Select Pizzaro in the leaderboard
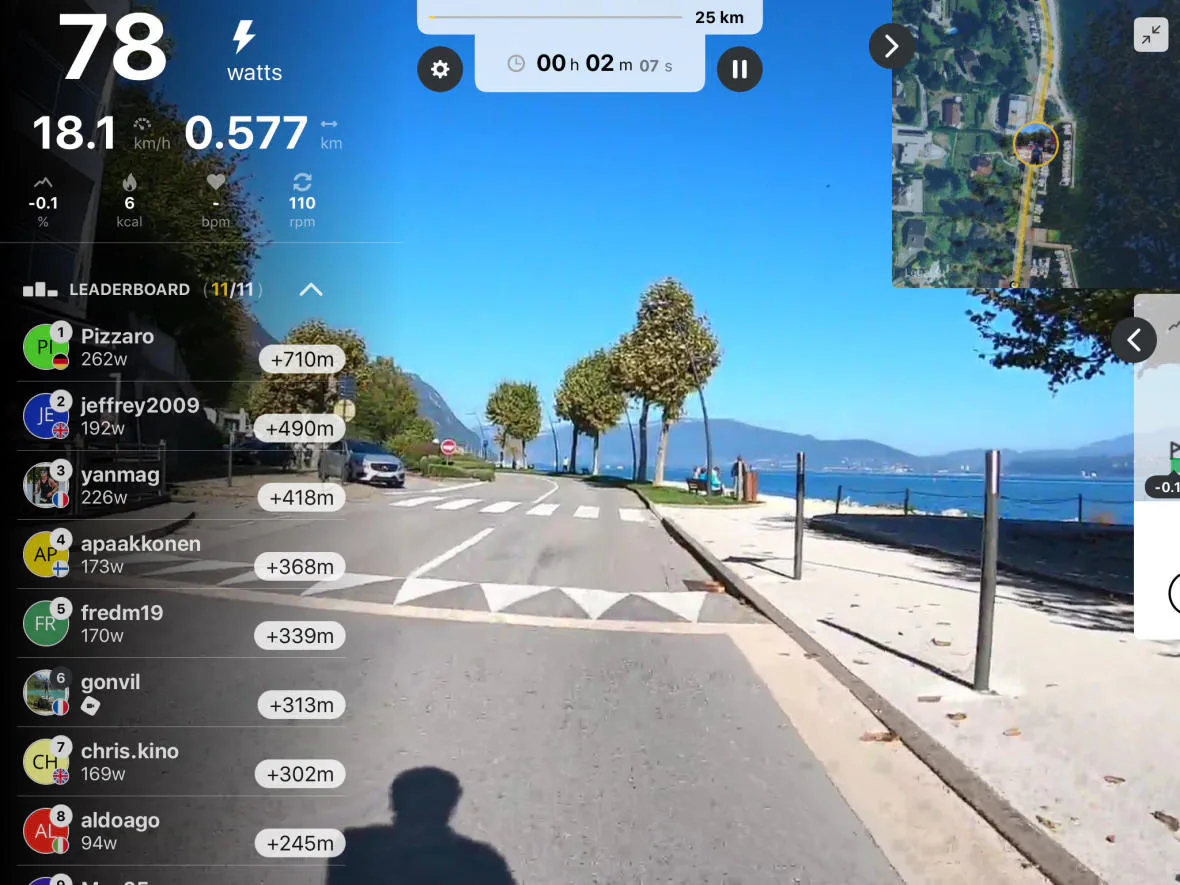 tap(180, 347)
